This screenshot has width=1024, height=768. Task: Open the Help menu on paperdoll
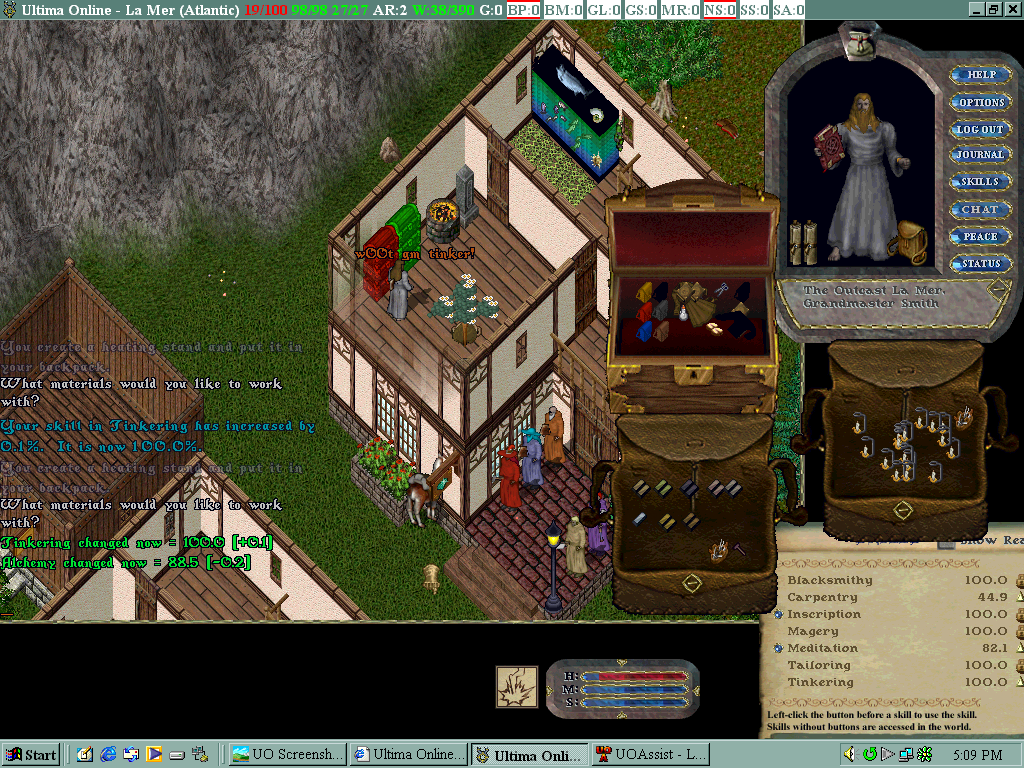[981, 75]
